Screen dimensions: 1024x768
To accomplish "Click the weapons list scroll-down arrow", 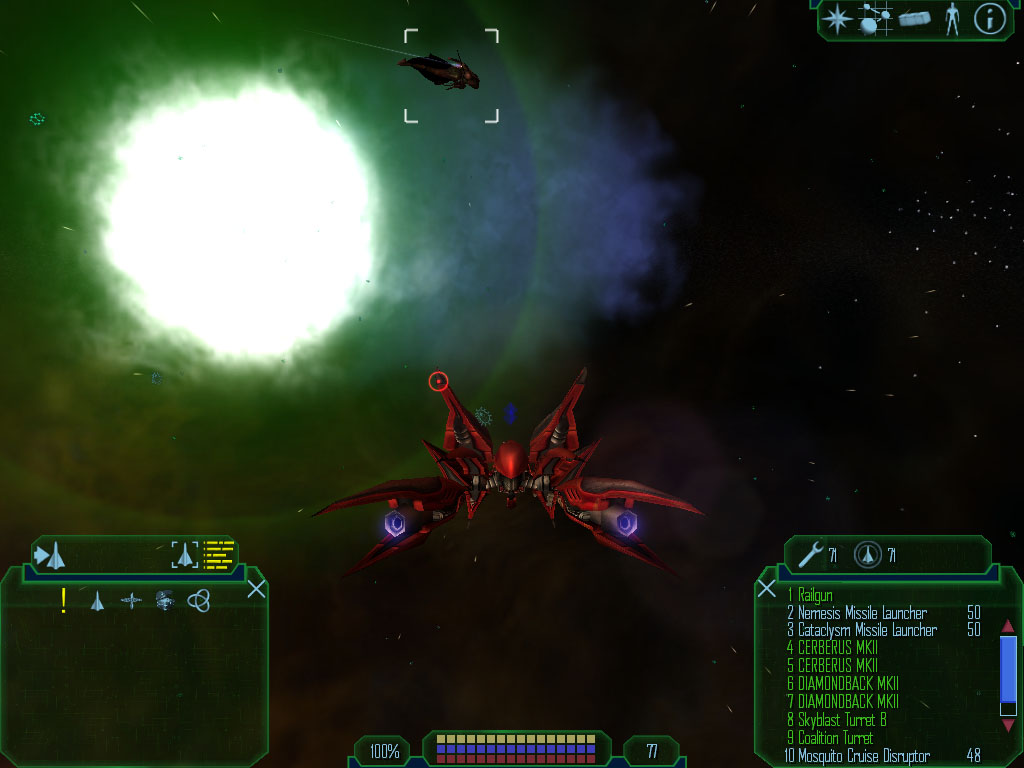I will click(x=1008, y=725).
